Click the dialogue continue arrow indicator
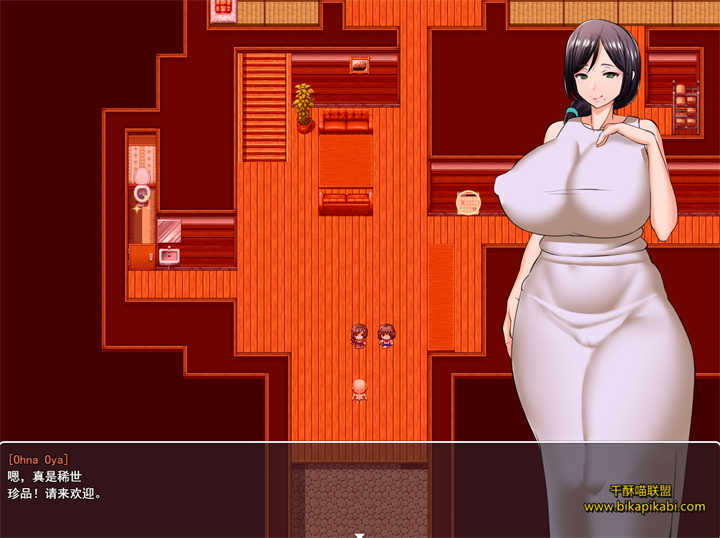The width and height of the screenshot is (720, 538). tap(359, 534)
